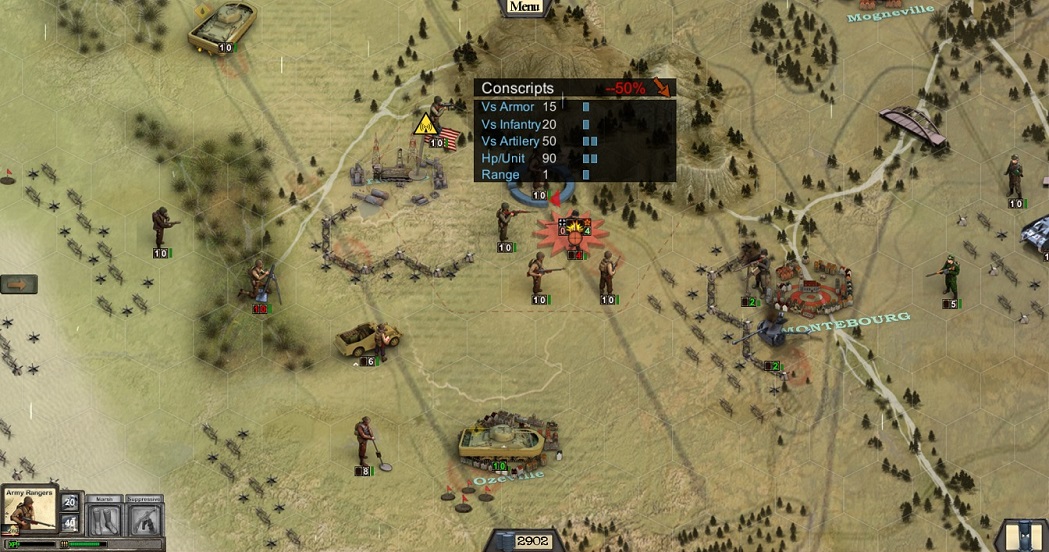Expand the side panel arrow tab

pyautogui.click(x=19, y=284)
